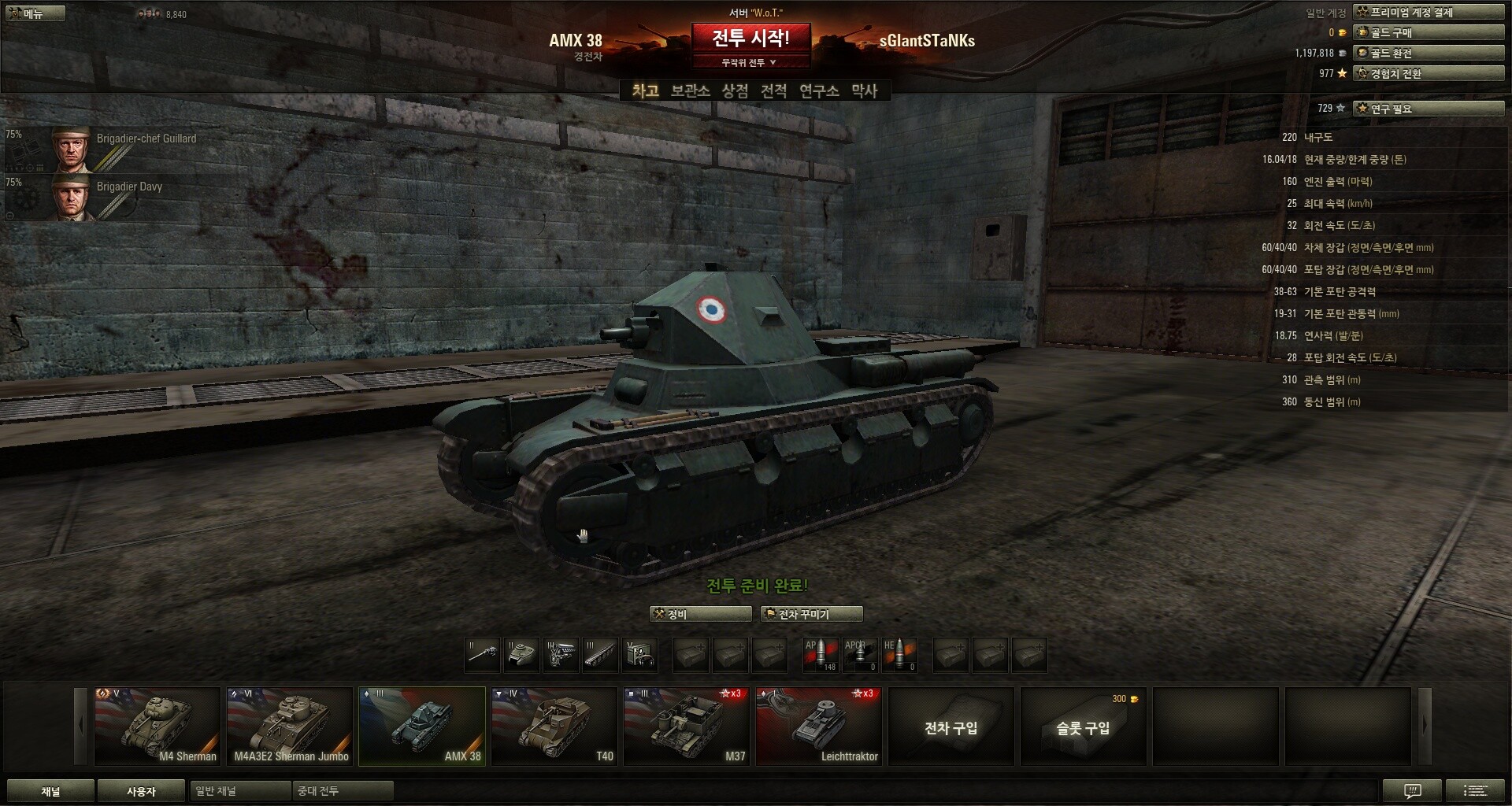The height and width of the screenshot is (806, 1512).
Task: Pick the Leichttraktor tank tile
Action: click(819, 726)
